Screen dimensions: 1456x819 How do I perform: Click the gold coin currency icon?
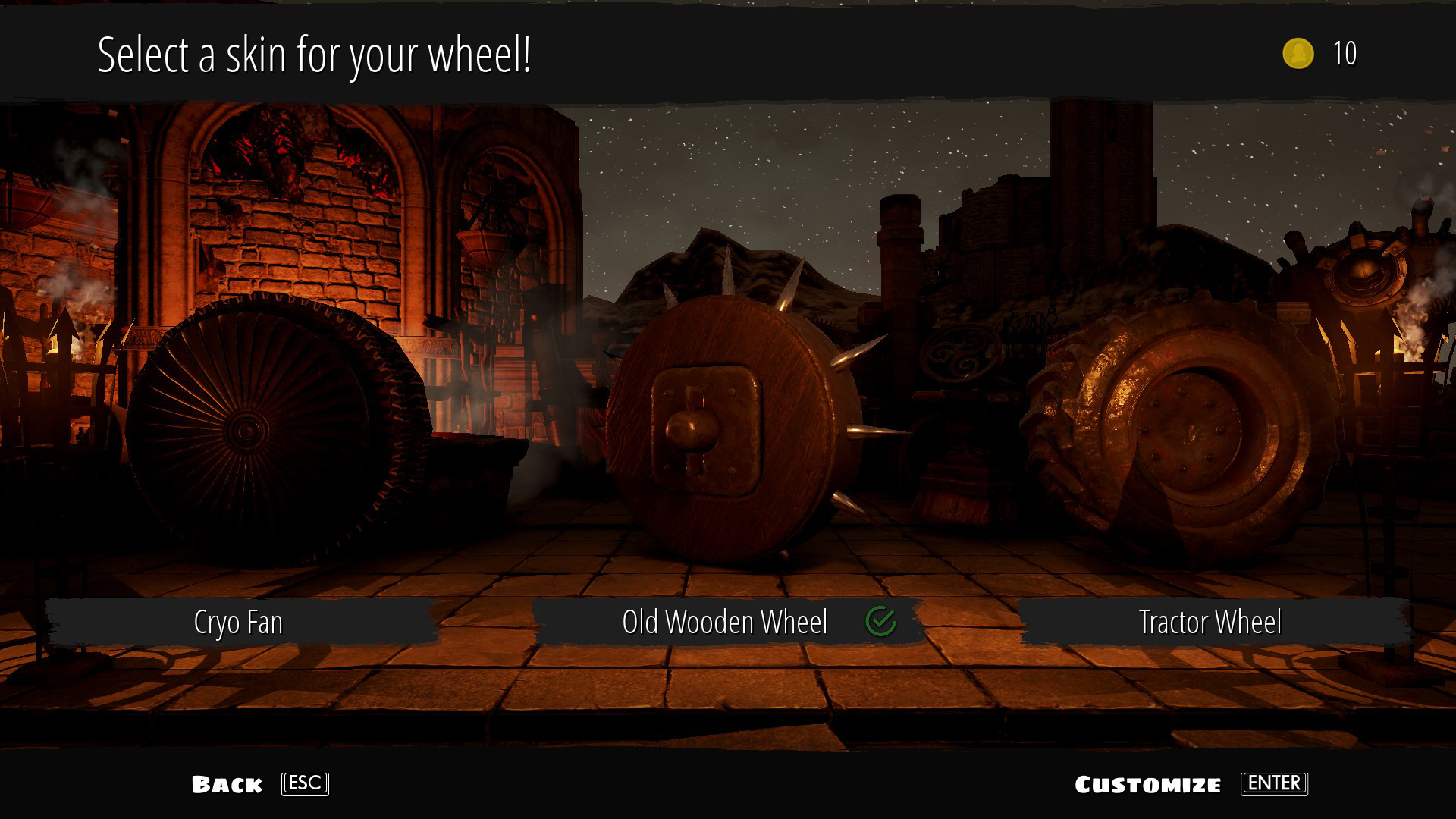tap(1298, 54)
